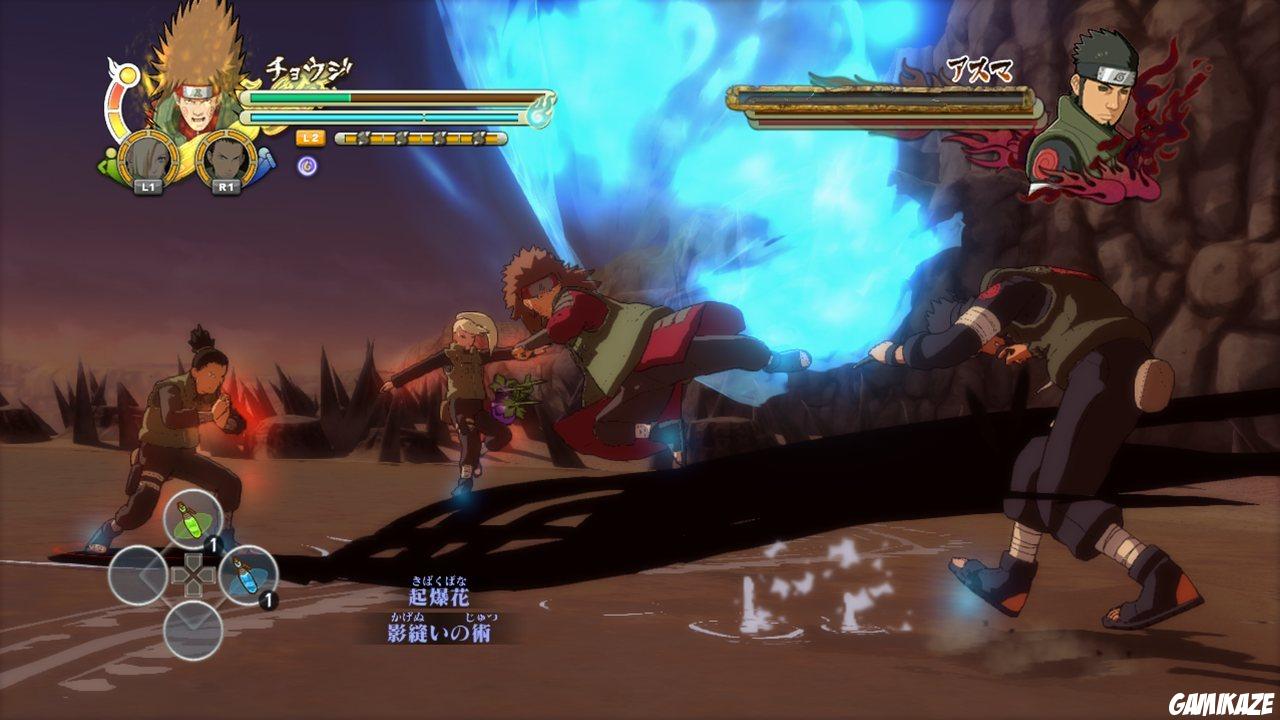The image size is (1280, 720).
Task: Click the R1 support character Shikamaru portrait
Action: point(224,159)
